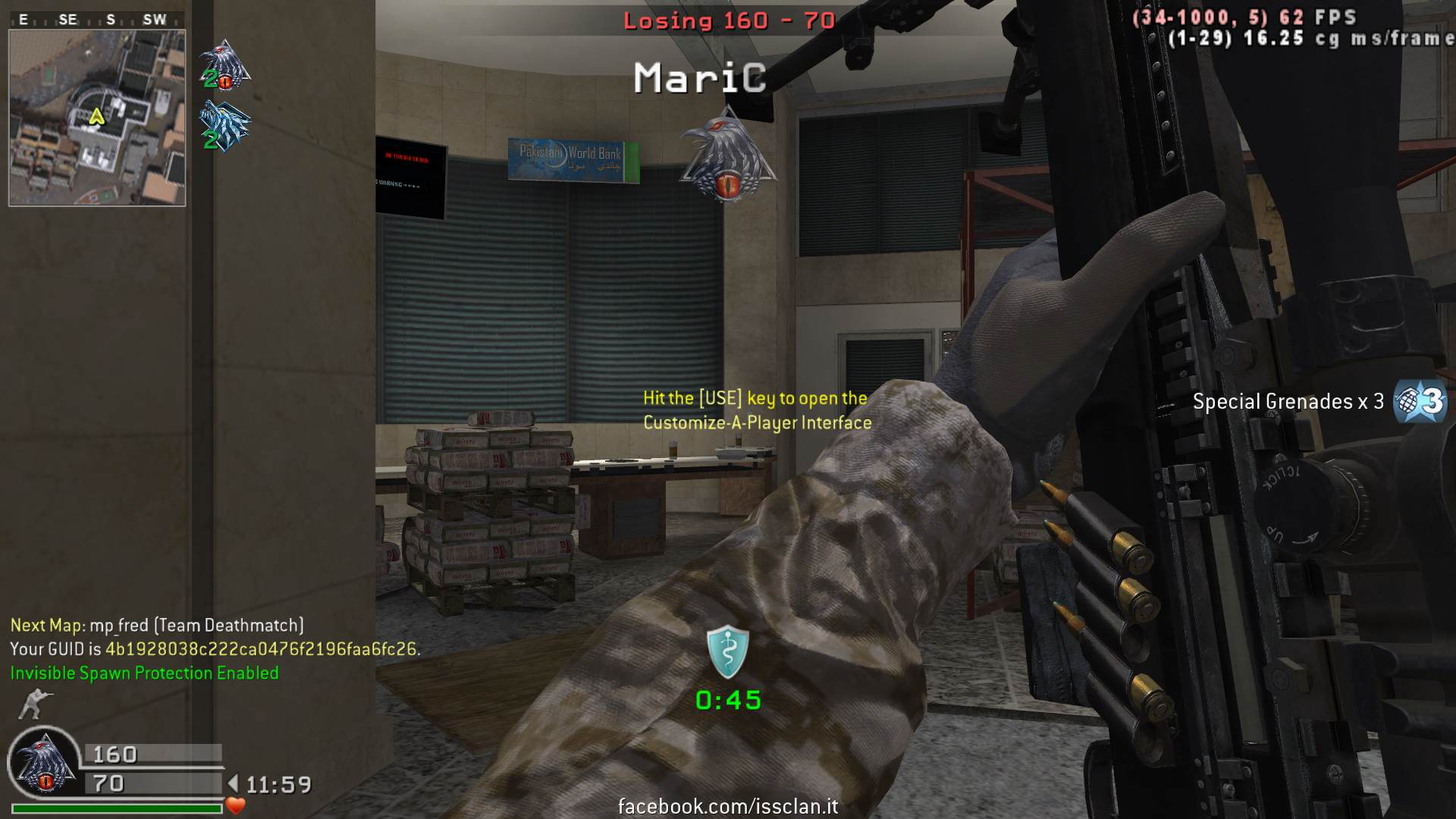Click the teal wolf team icon
This screenshot has width=1456, height=819.
(224, 124)
